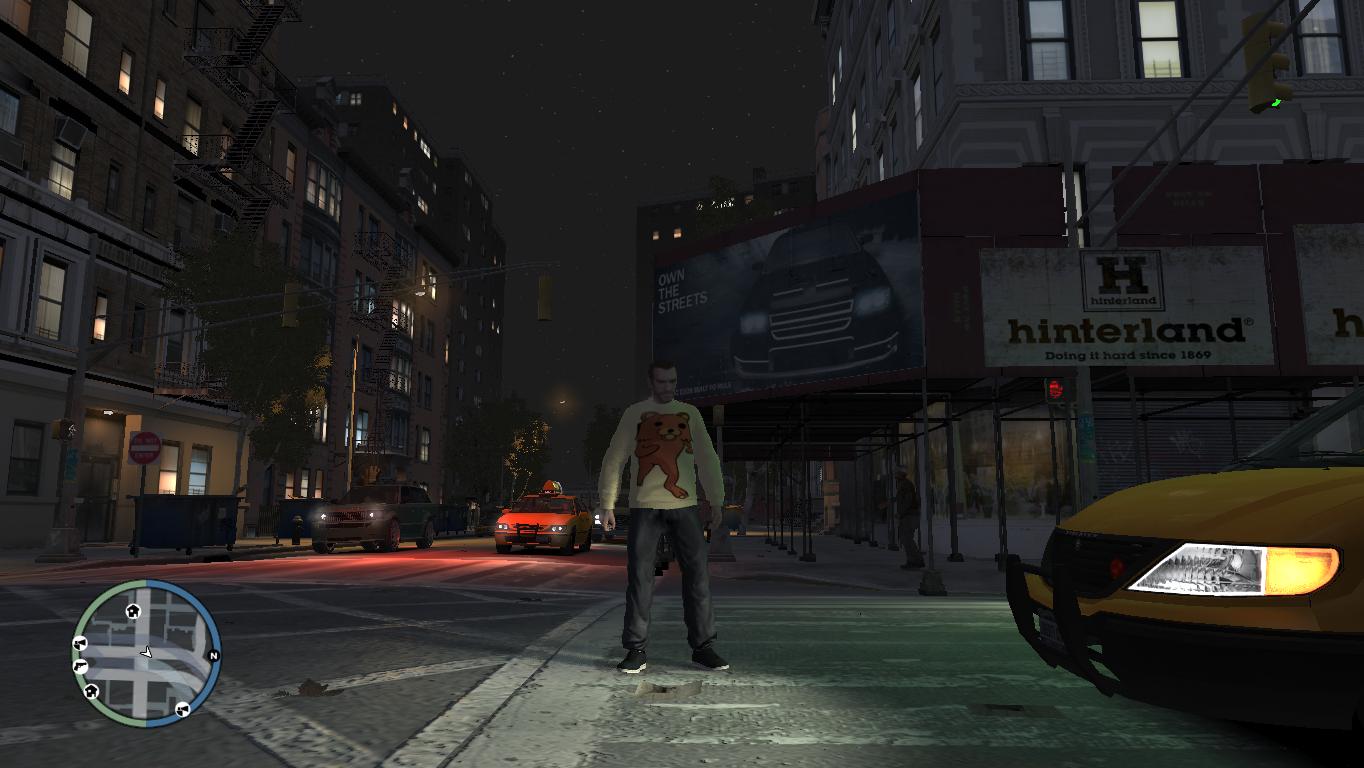The image size is (1364, 768).
Task: Click the north N compass marker
Action: coord(213,656)
